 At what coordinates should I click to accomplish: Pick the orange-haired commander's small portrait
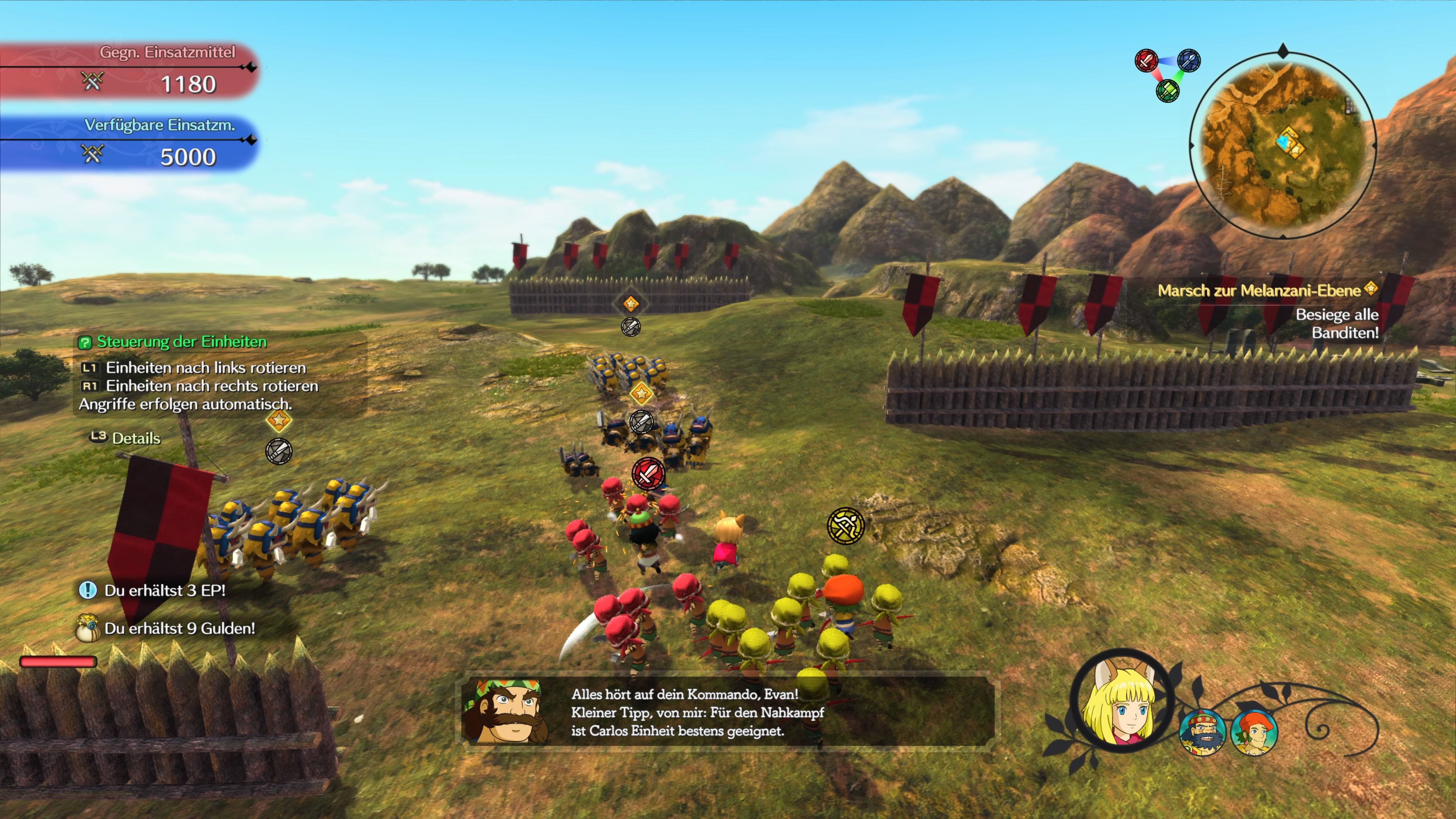click(x=1254, y=733)
